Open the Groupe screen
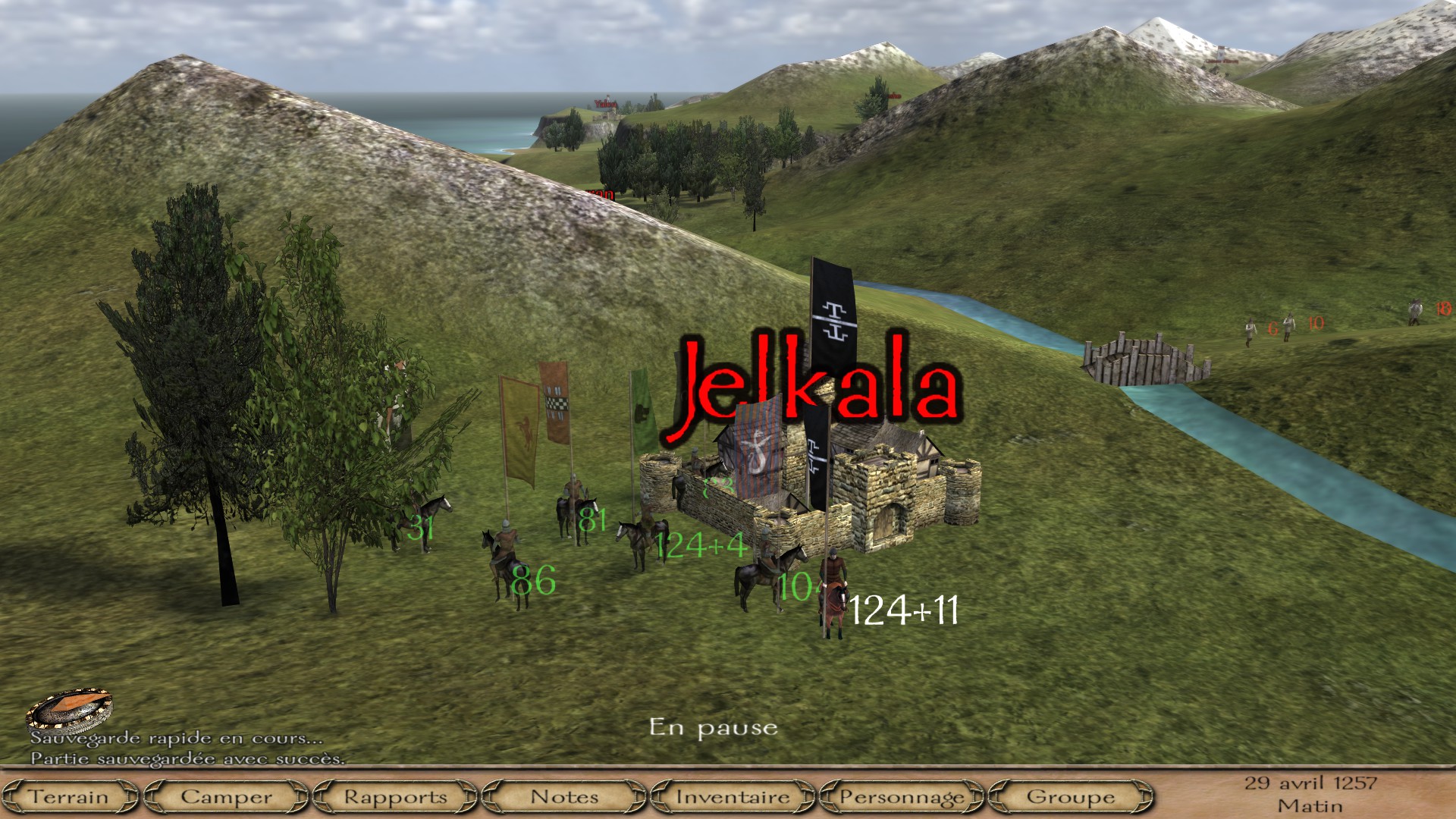This screenshot has height=819, width=1456. (x=1070, y=797)
